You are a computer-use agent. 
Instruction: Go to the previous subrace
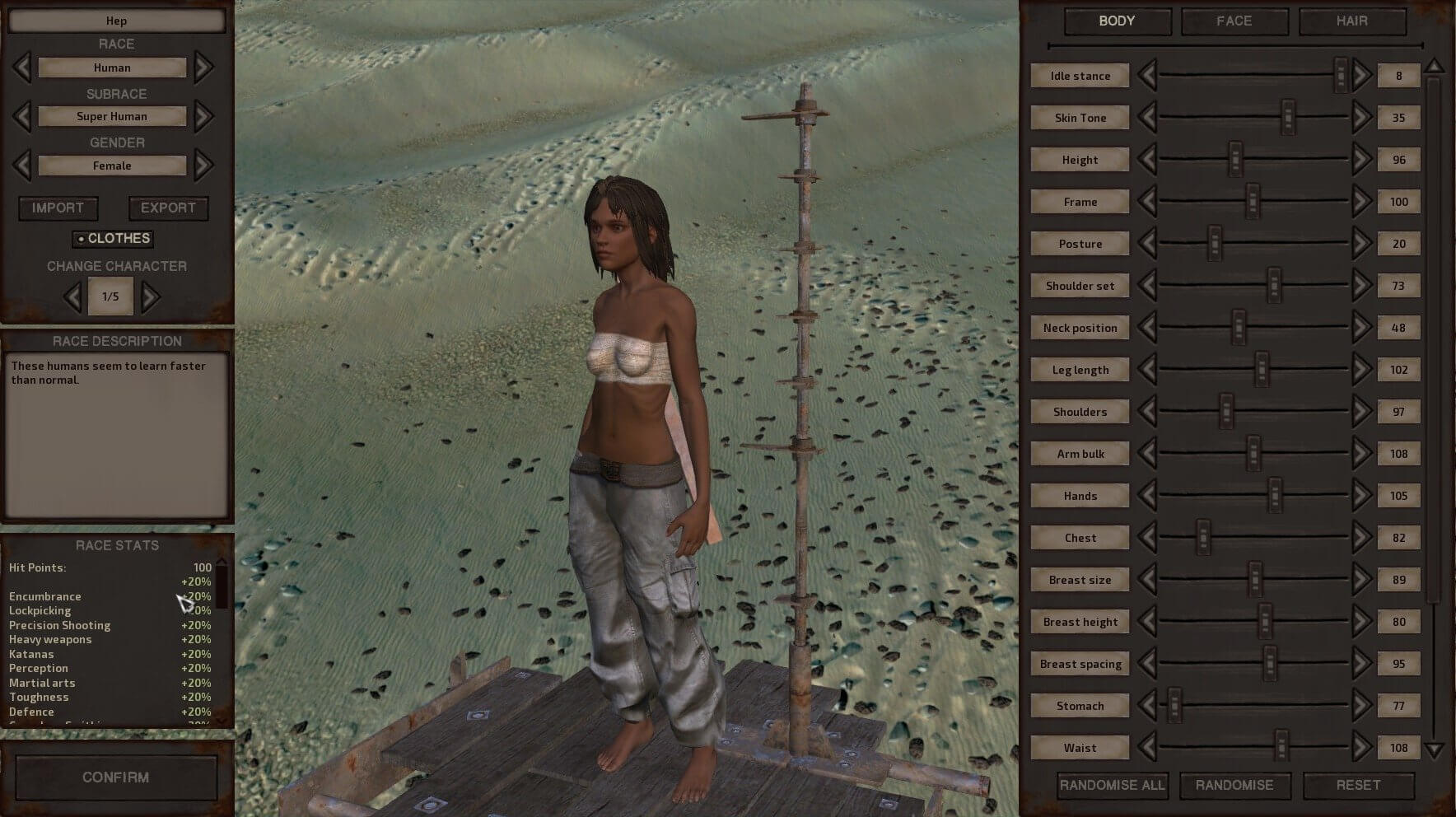tap(22, 116)
